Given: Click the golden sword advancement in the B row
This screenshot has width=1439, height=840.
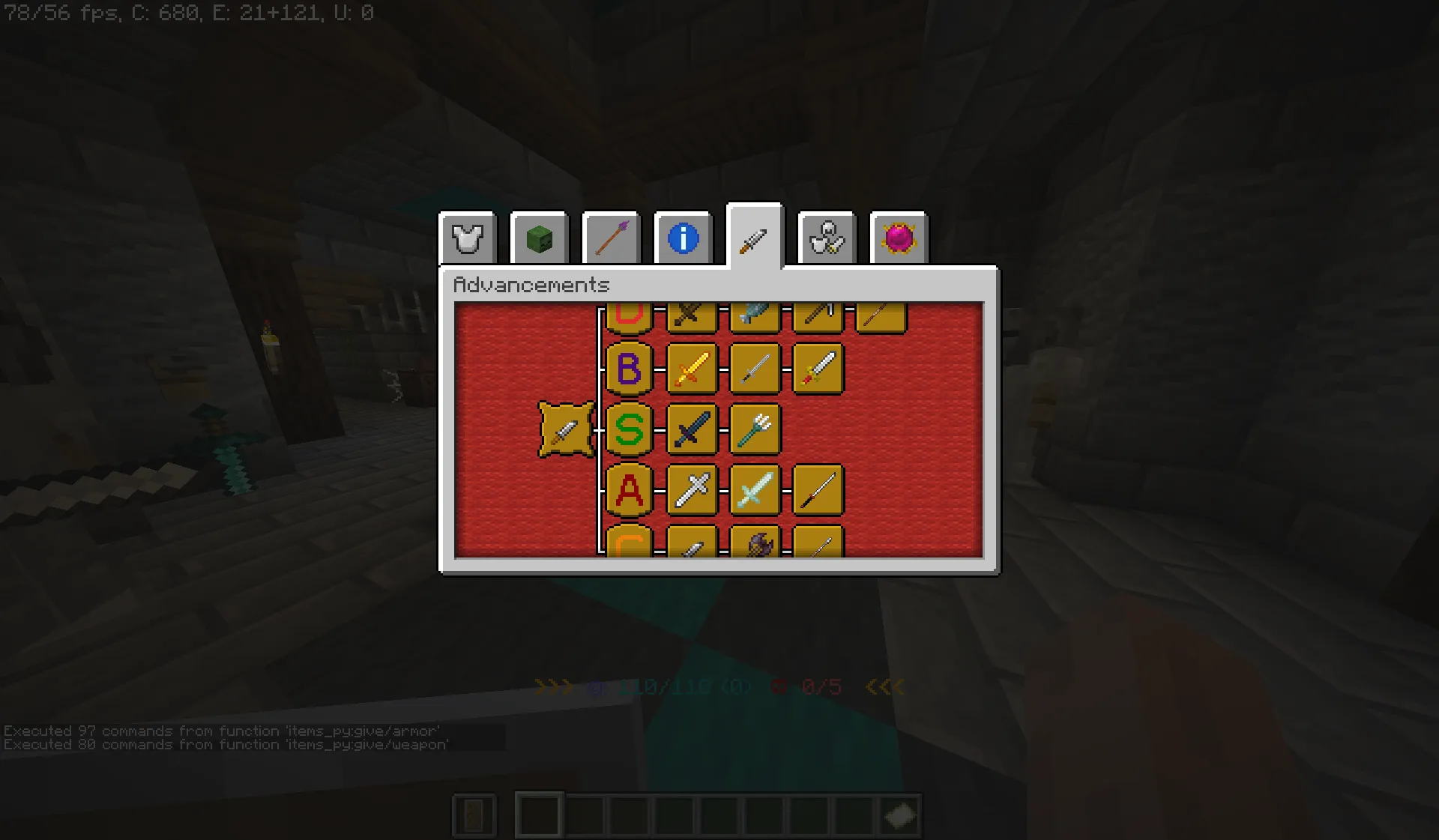Looking at the screenshot, I should [693, 368].
